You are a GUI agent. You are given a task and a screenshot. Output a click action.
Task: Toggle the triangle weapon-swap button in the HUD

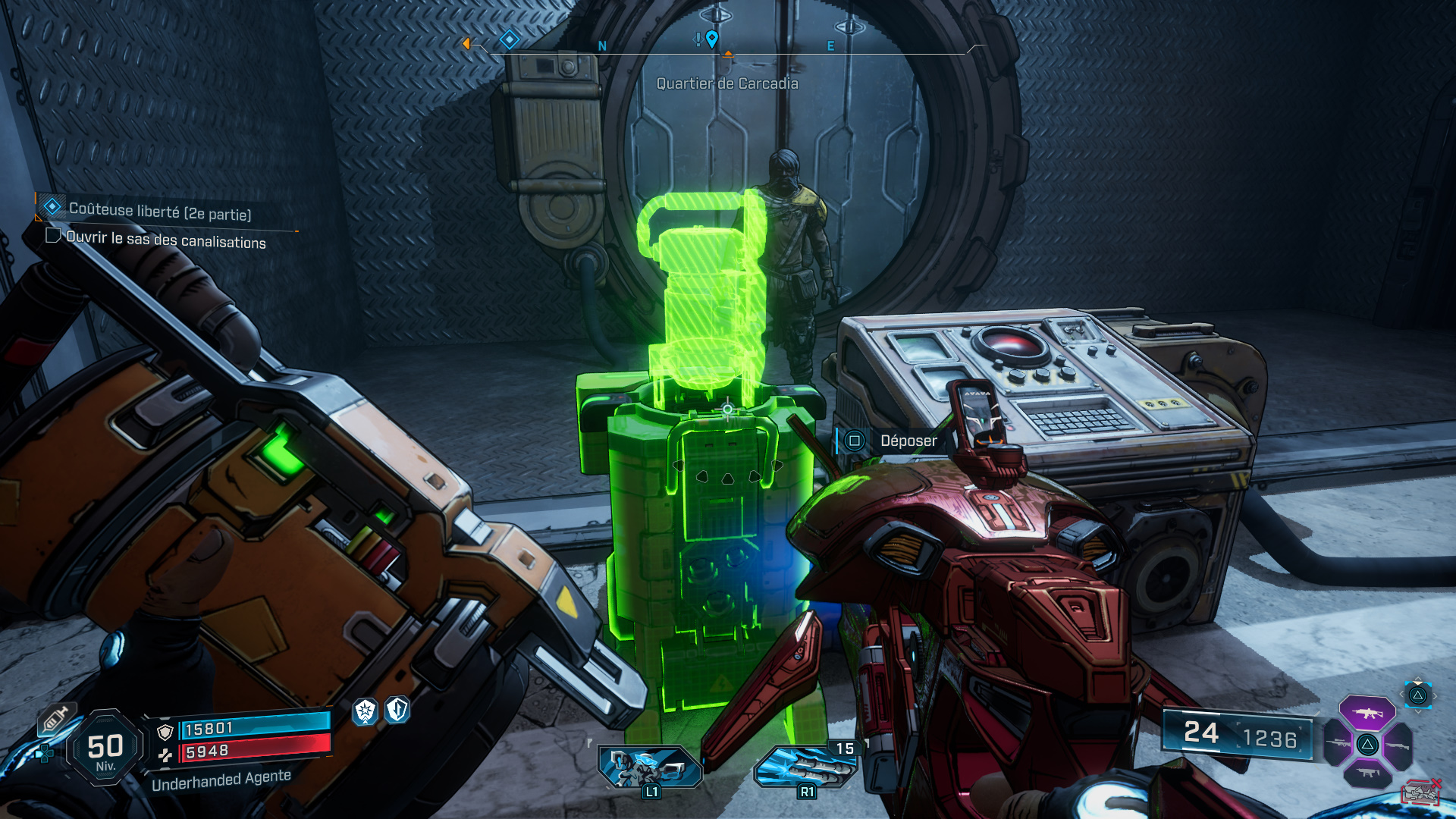tap(1418, 696)
